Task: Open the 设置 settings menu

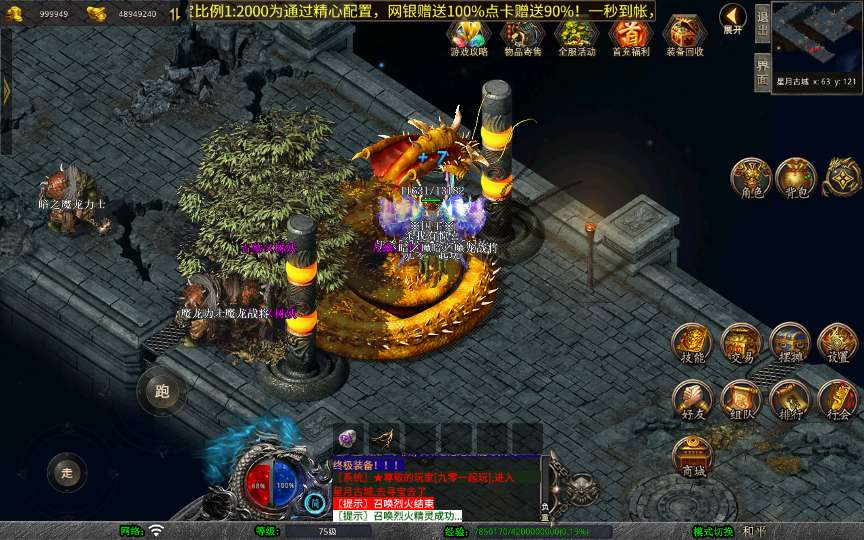Action: (838, 343)
